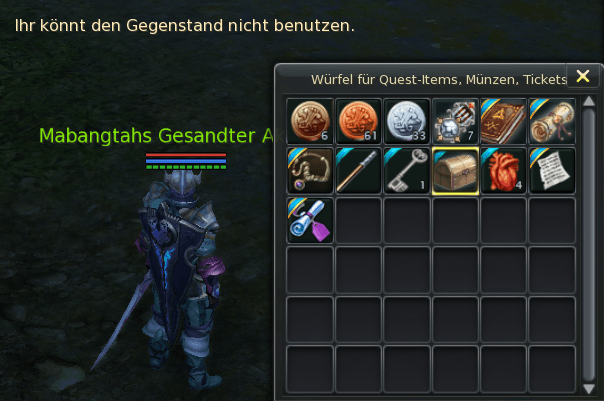The width and height of the screenshot is (604, 401).
Task: Choose the brown book item
Action: tap(503, 121)
